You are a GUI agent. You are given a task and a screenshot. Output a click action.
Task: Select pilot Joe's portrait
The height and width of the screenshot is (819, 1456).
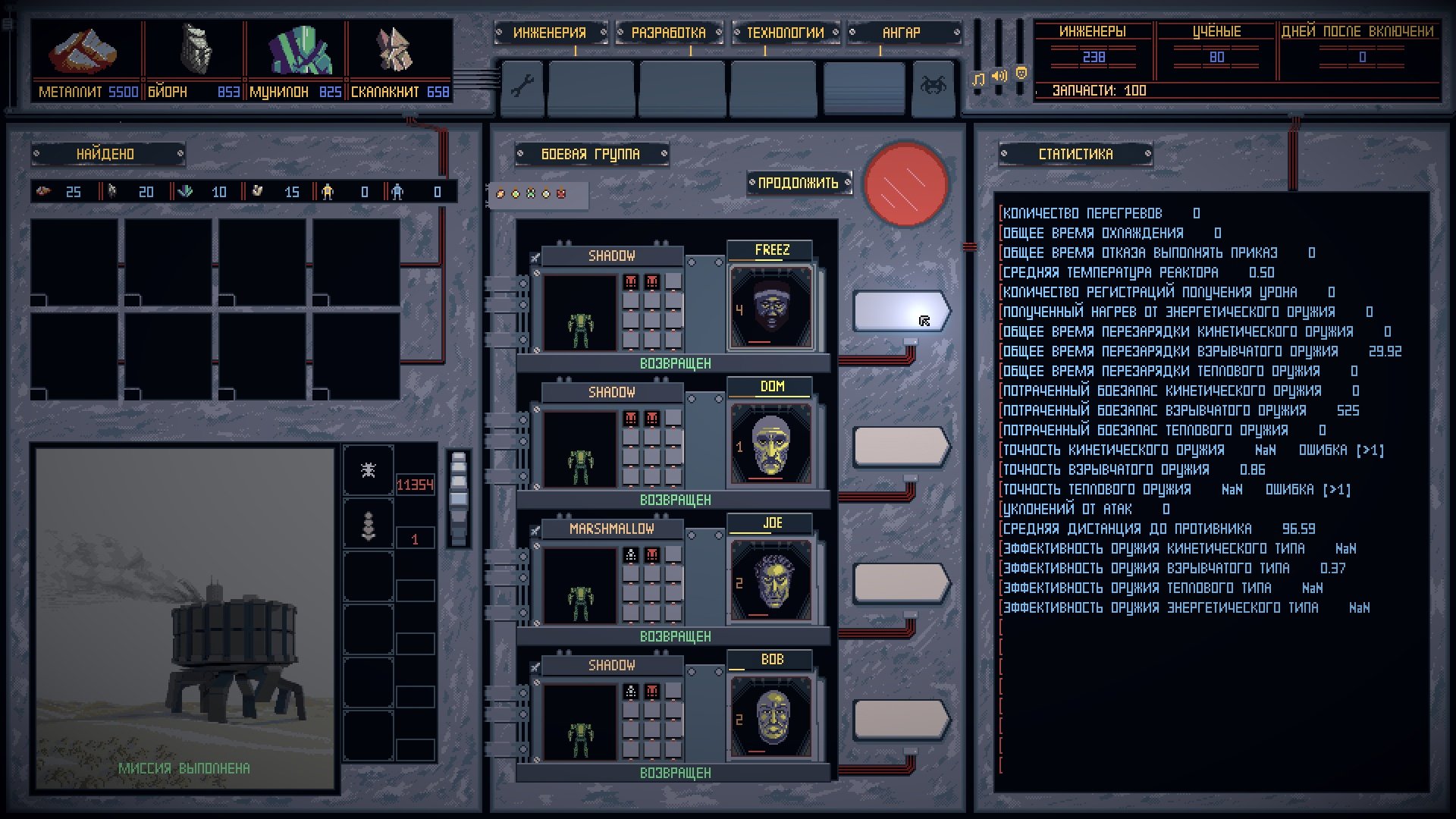(771, 580)
